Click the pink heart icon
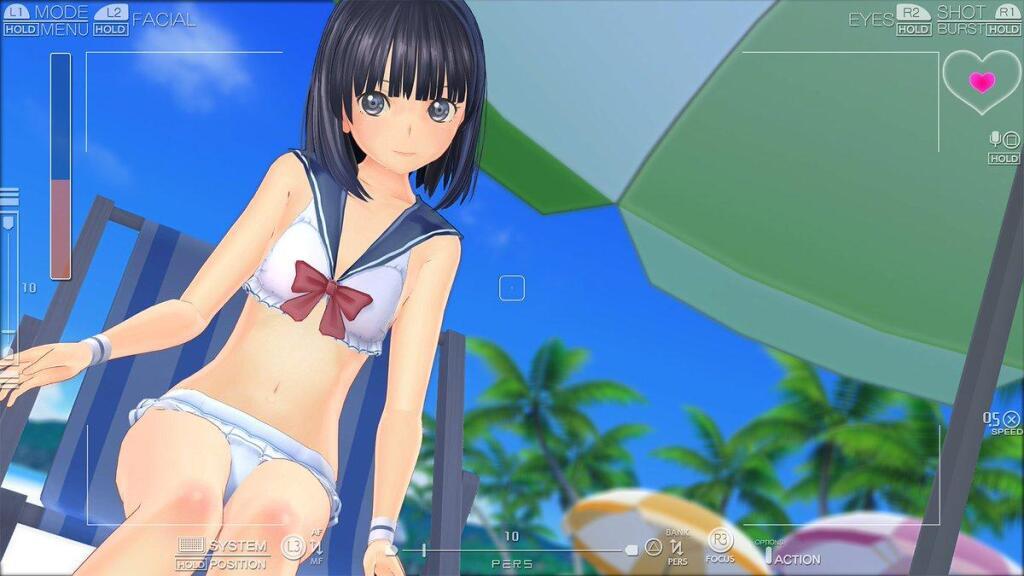The image size is (1024, 576). click(982, 82)
